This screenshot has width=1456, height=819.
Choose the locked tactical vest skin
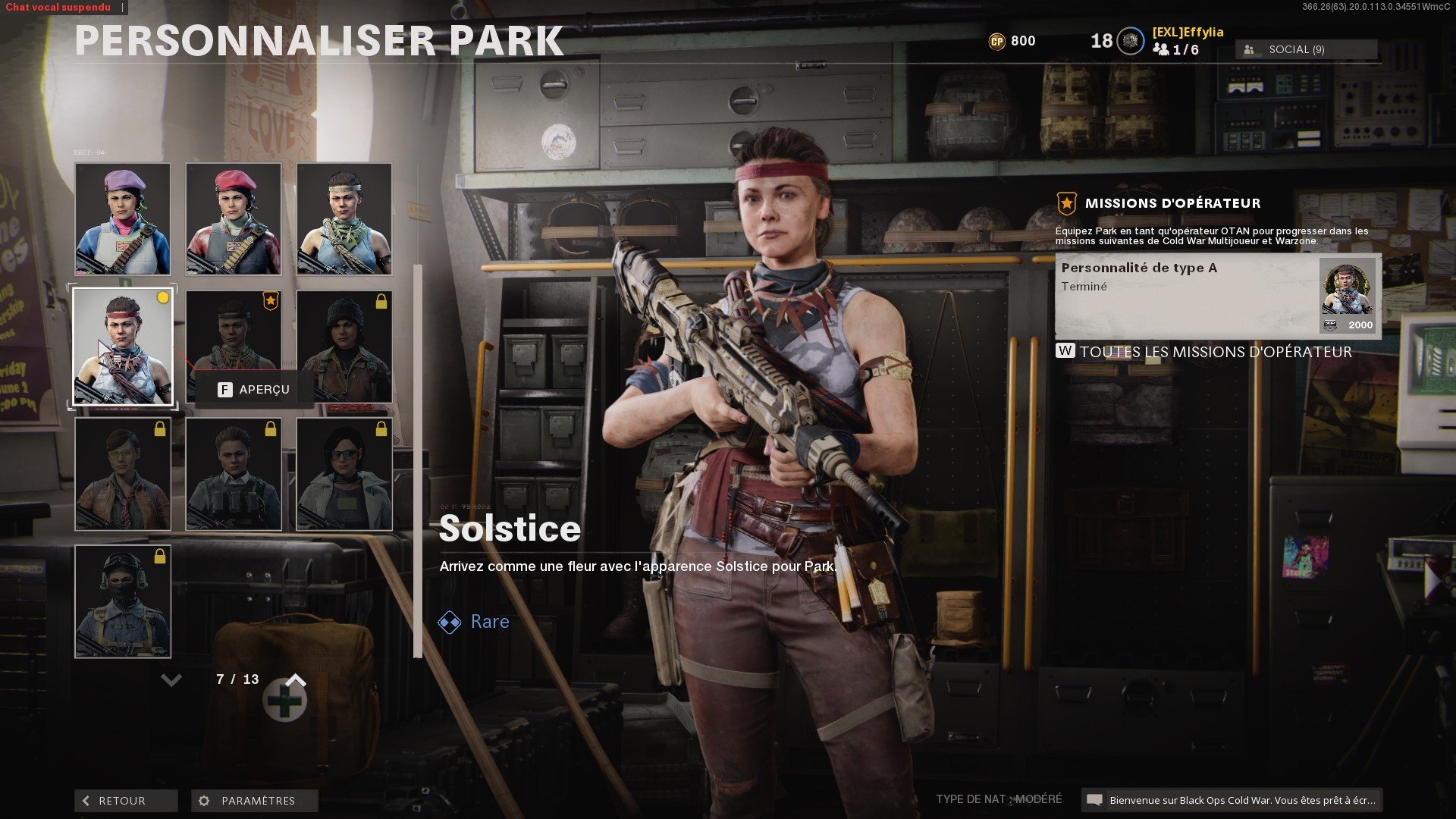pos(234,474)
